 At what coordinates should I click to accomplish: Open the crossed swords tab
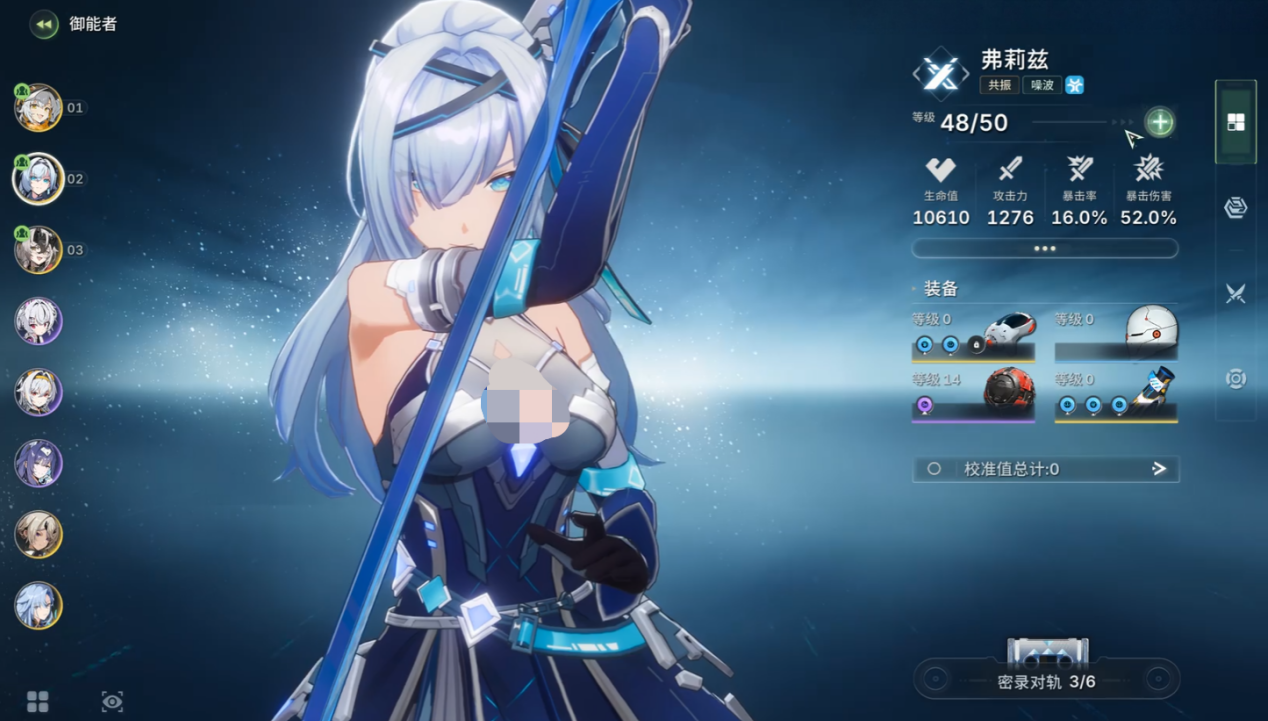(x=1236, y=293)
